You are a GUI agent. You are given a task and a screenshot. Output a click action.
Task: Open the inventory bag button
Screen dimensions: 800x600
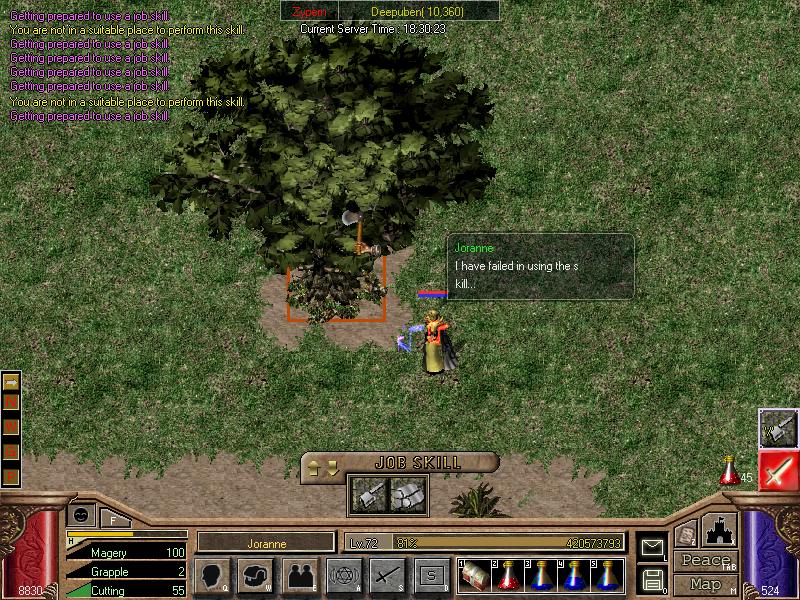(256, 576)
